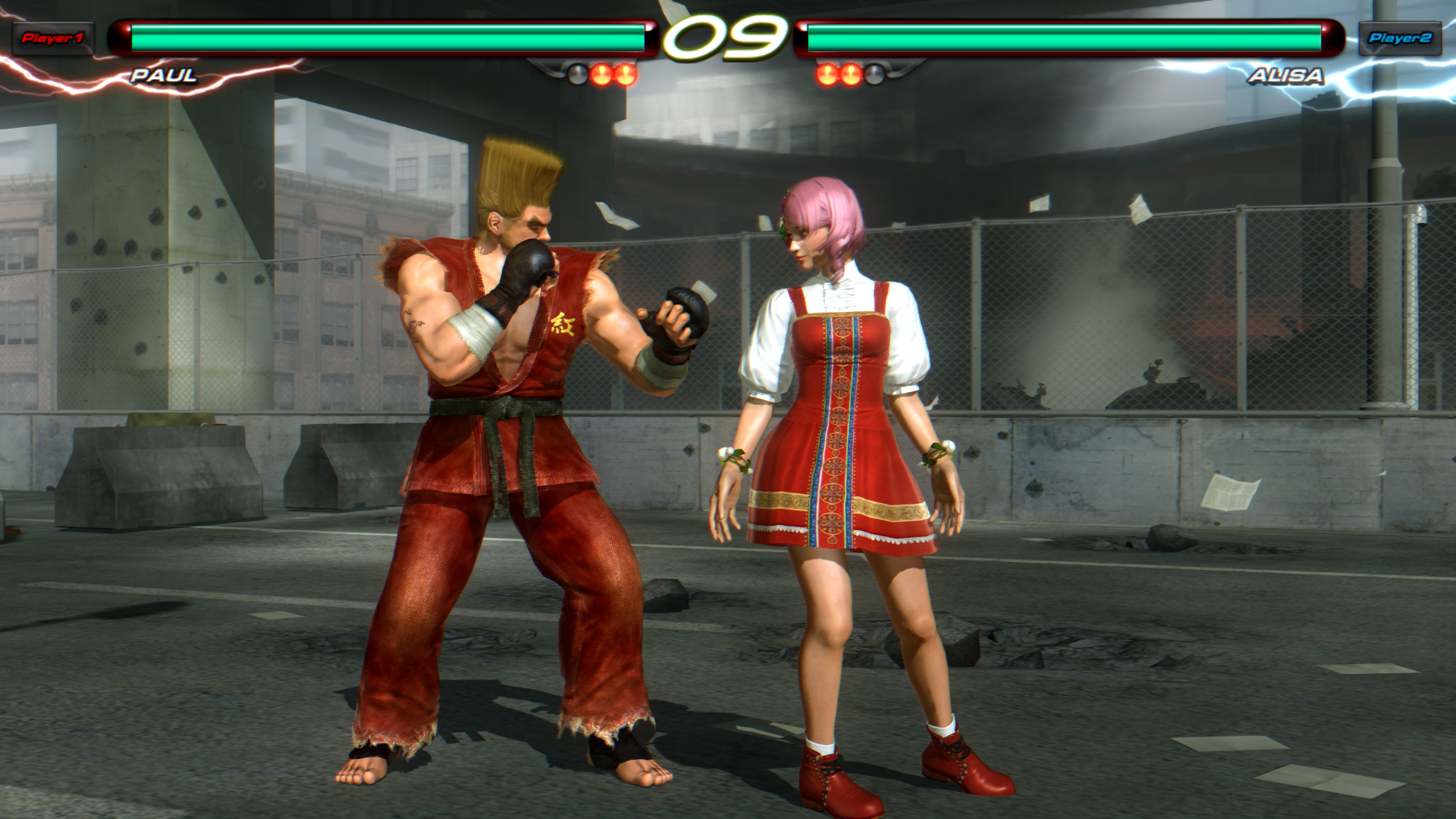Click Paul's green health gauge

pyautogui.click(x=387, y=35)
